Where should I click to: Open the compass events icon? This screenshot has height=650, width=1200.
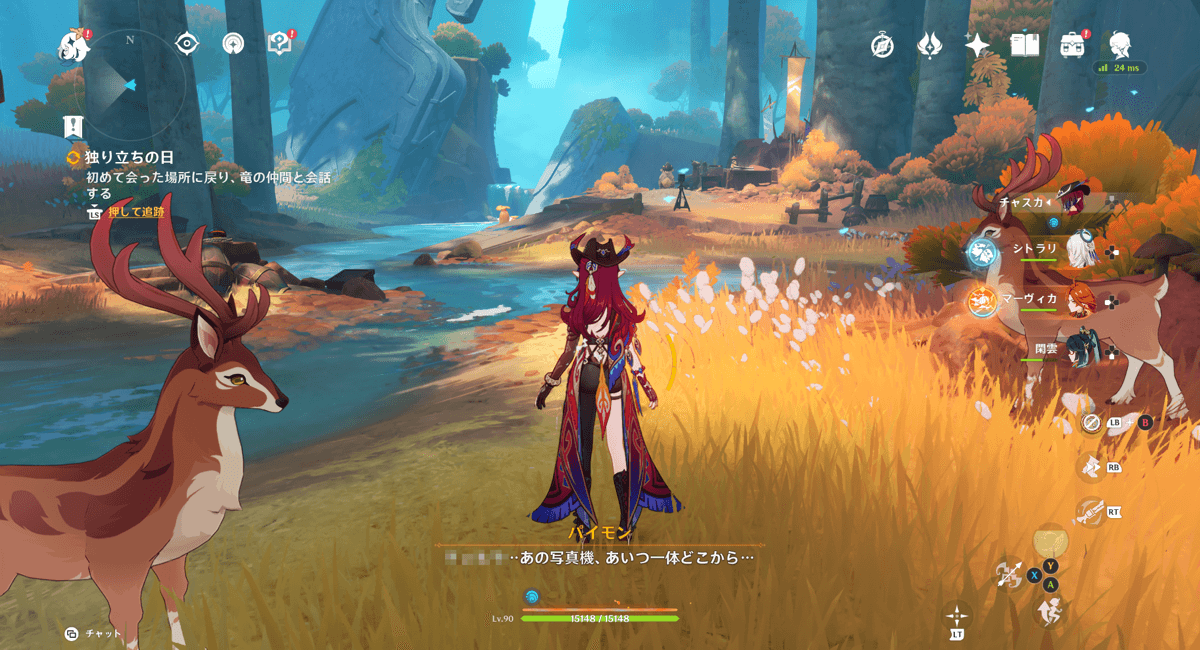(881, 45)
